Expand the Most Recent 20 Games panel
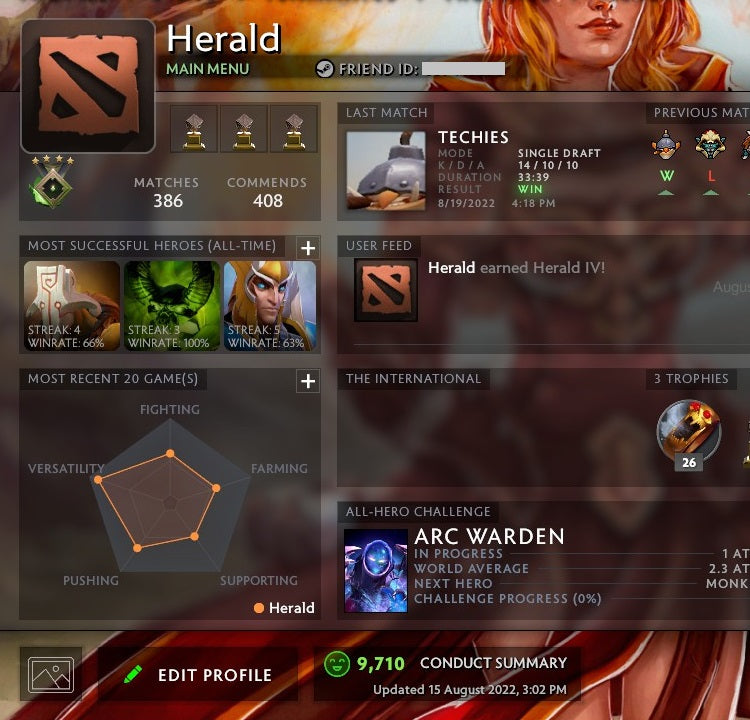This screenshot has width=750, height=720. (x=307, y=381)
